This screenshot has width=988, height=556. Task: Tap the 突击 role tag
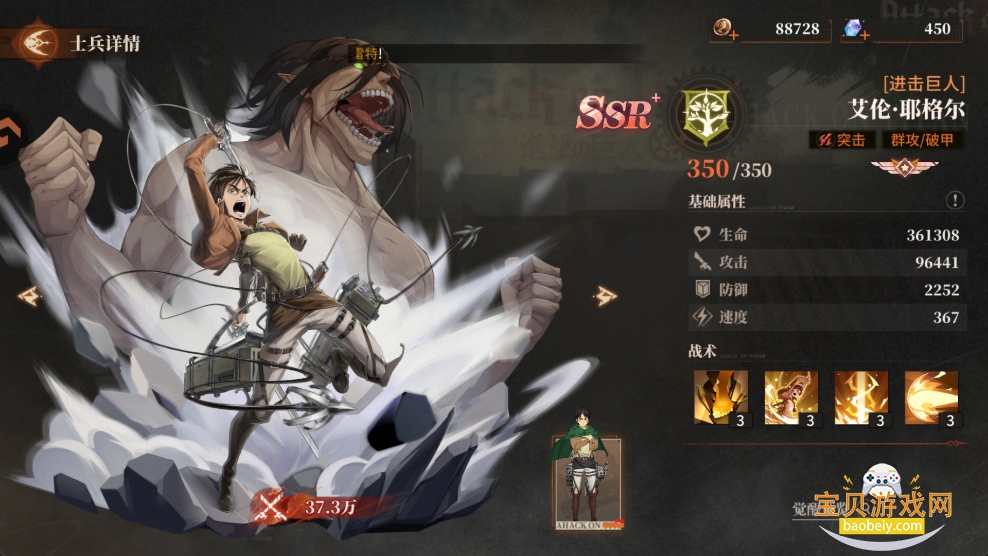point(842,141)
